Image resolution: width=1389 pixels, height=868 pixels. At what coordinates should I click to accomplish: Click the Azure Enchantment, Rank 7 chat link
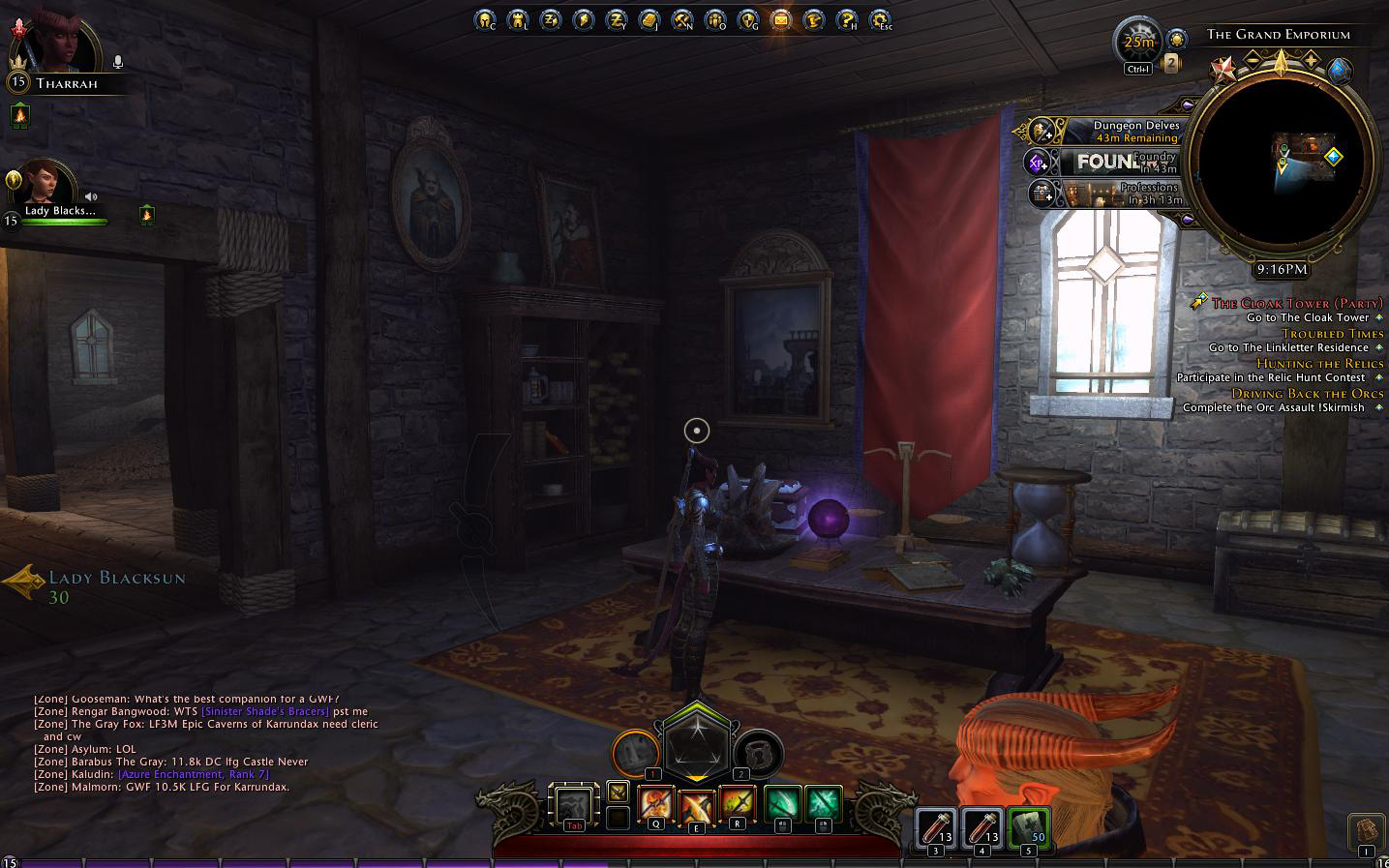[x=193, y=774]
